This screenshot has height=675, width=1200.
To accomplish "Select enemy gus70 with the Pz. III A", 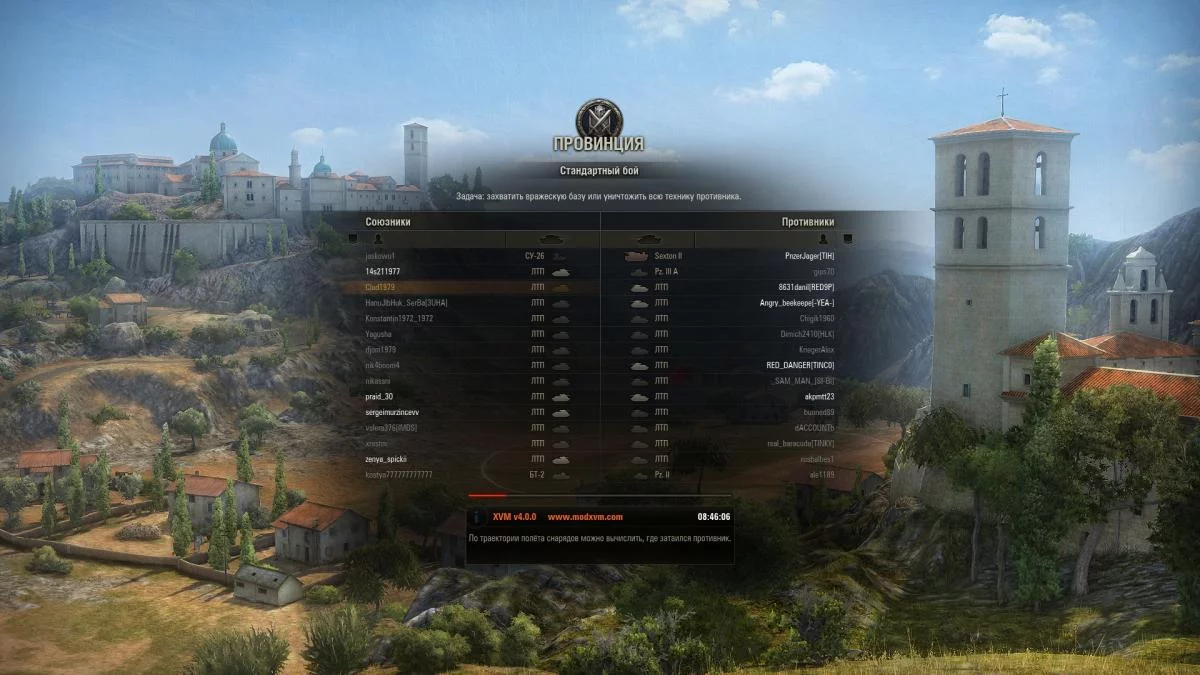I will [823, 271].
